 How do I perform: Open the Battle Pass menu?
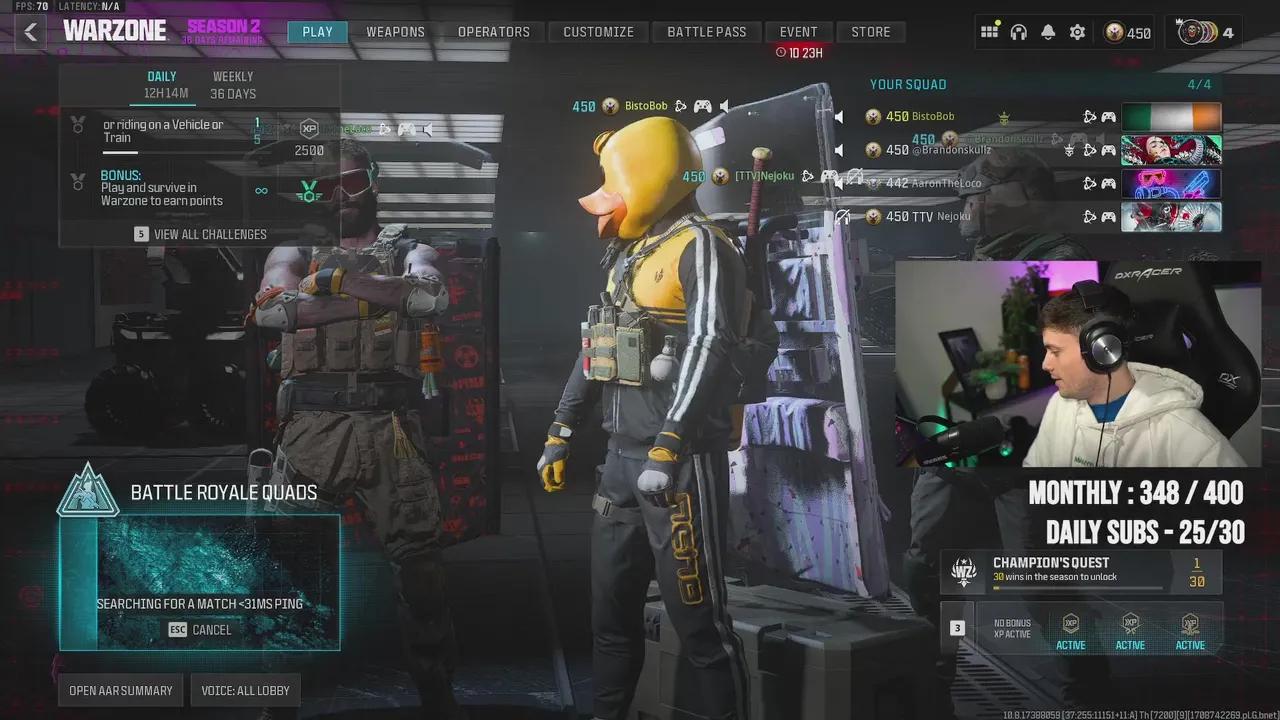point(707,31)
